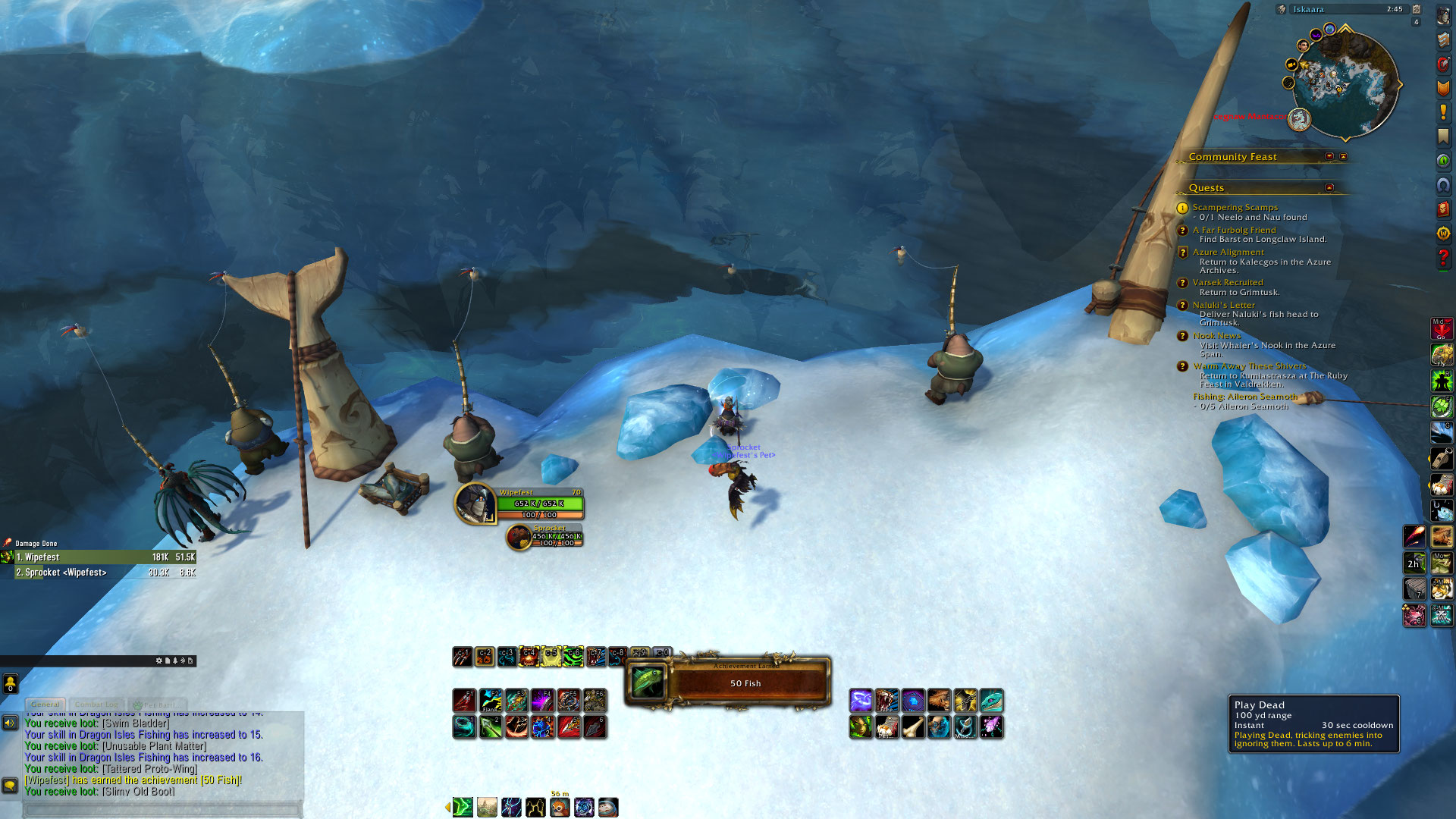This screenshot has width=1456, height=819.
Task: Open the red question mark help menu
Action: click(x=1443, y=258)
